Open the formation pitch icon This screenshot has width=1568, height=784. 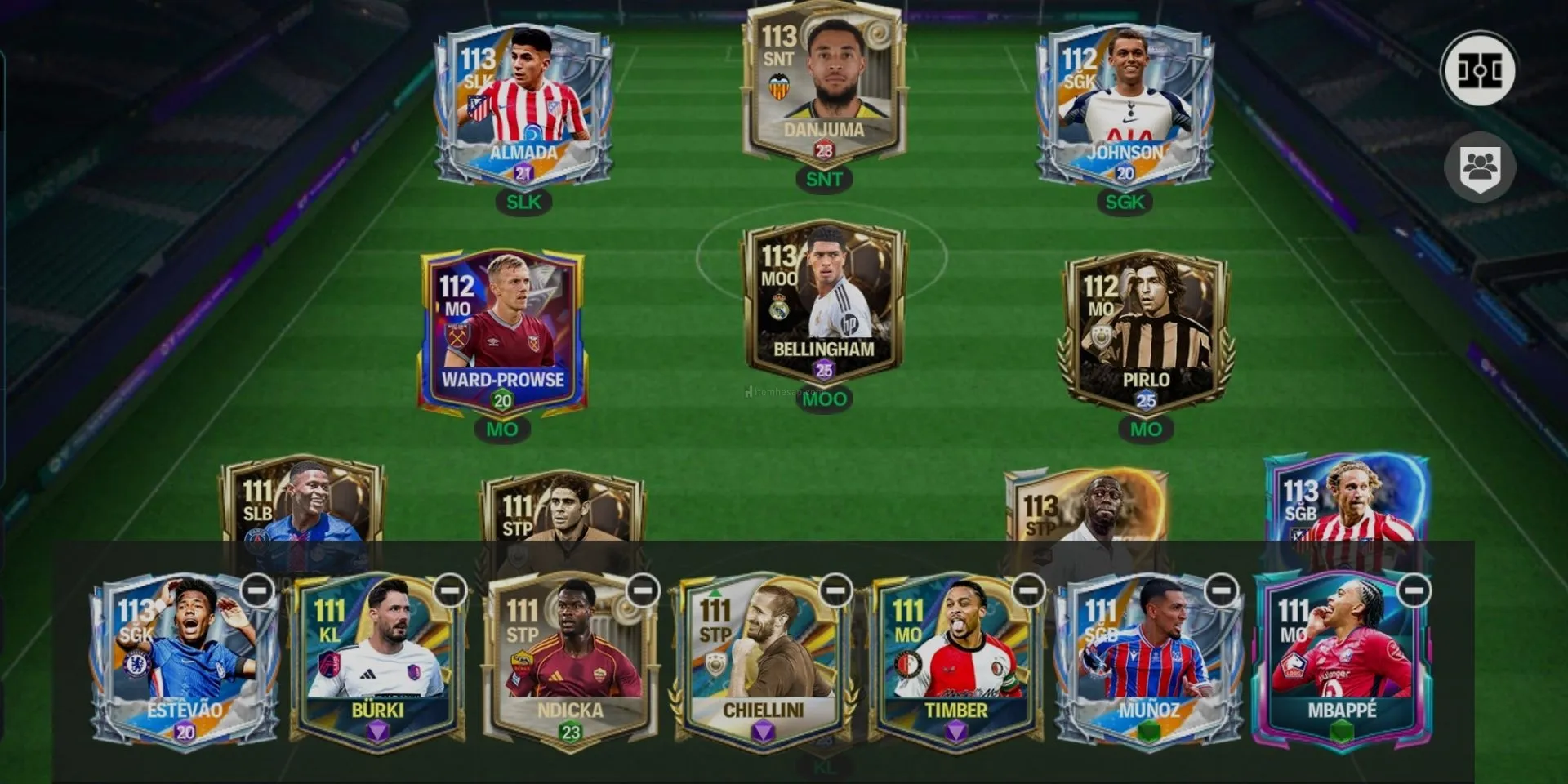click(1479, 70)
